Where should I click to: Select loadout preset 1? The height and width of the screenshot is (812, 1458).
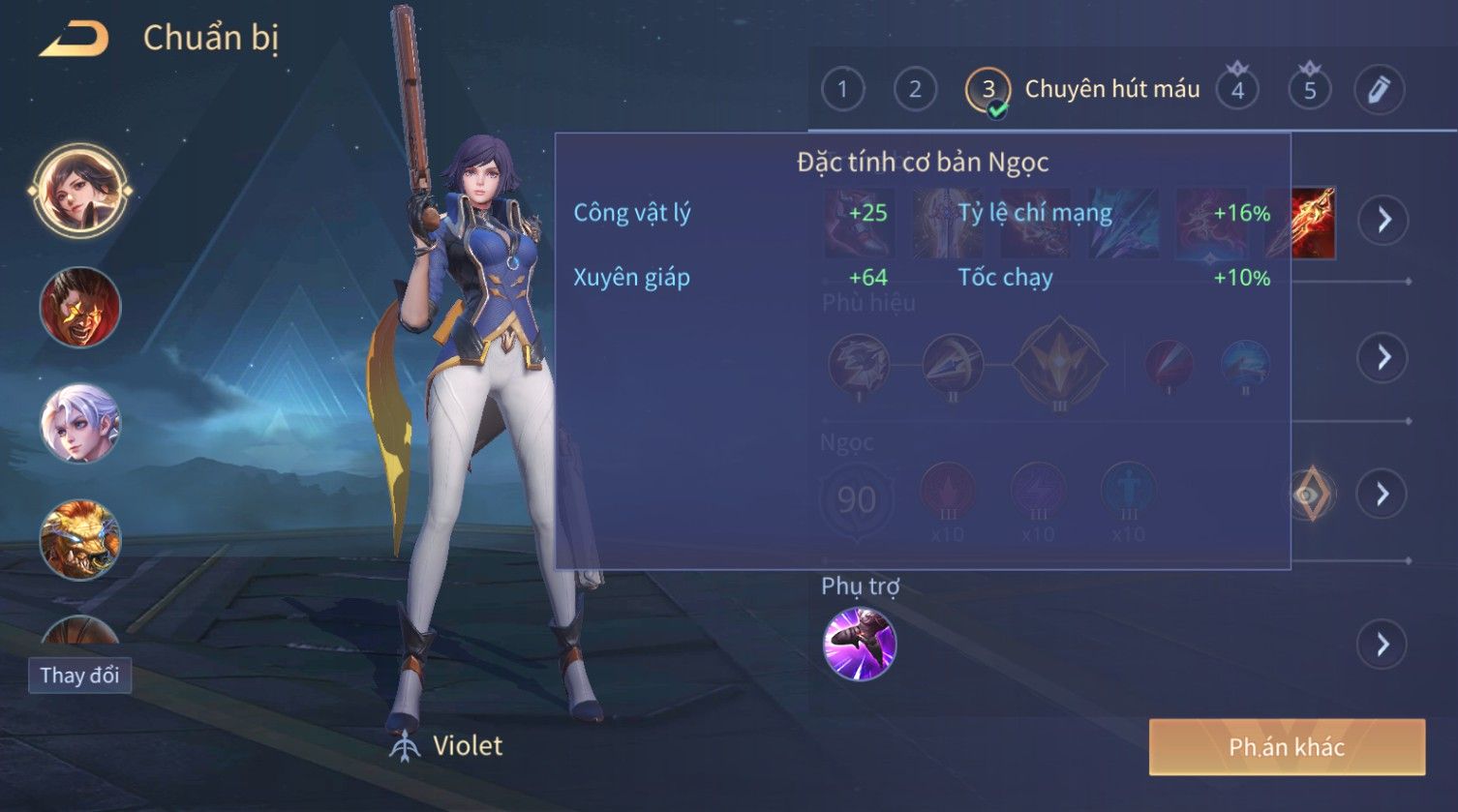click(842, 90)
